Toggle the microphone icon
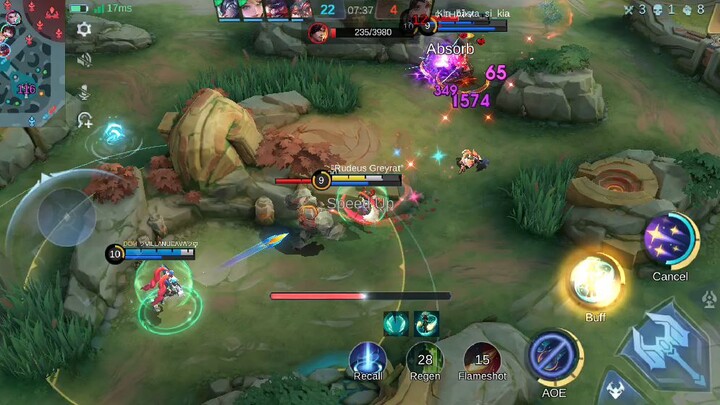The height and width of the screenshot is (405, 720). [x=84, y=91]
